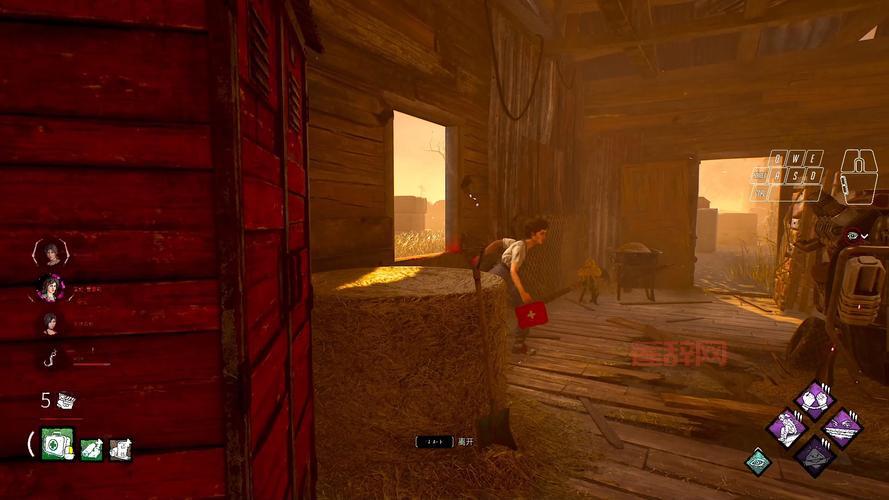Select the survivor portrait framed by angular brackets

click(x=50, y=252)
